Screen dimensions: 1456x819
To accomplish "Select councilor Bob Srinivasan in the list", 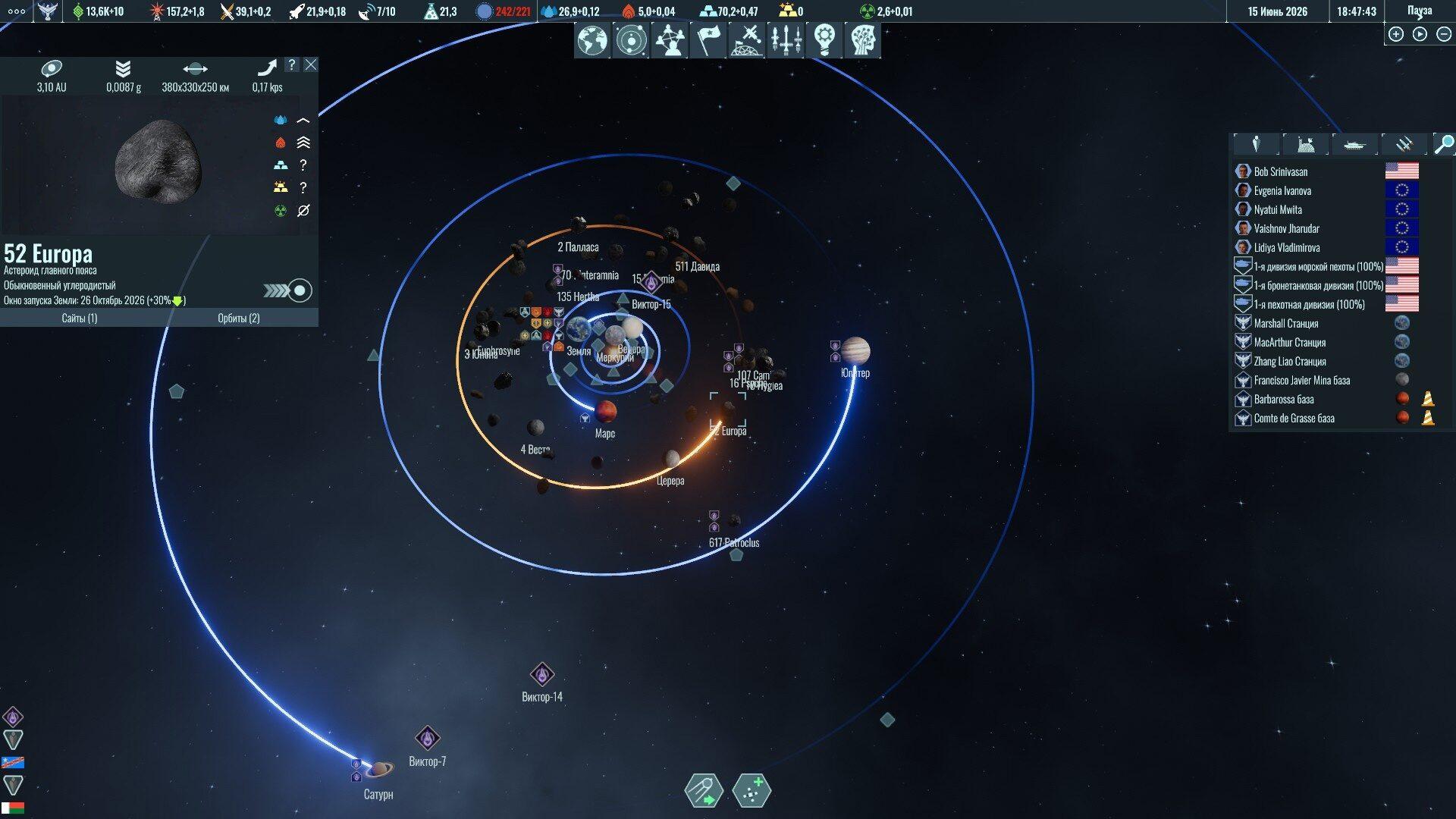I will (1281, 172).
